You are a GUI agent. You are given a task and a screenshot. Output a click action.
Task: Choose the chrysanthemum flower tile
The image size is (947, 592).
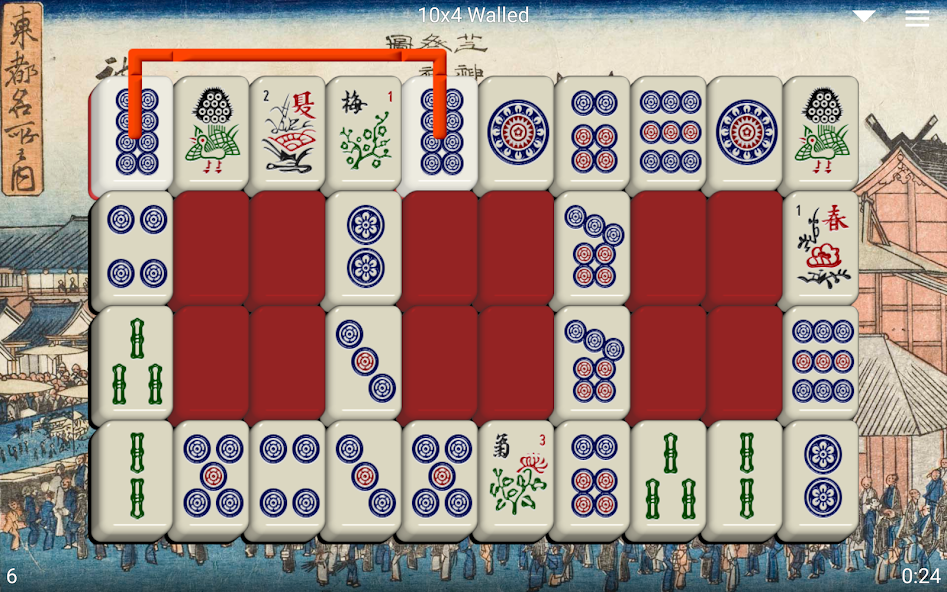(516, 477)
